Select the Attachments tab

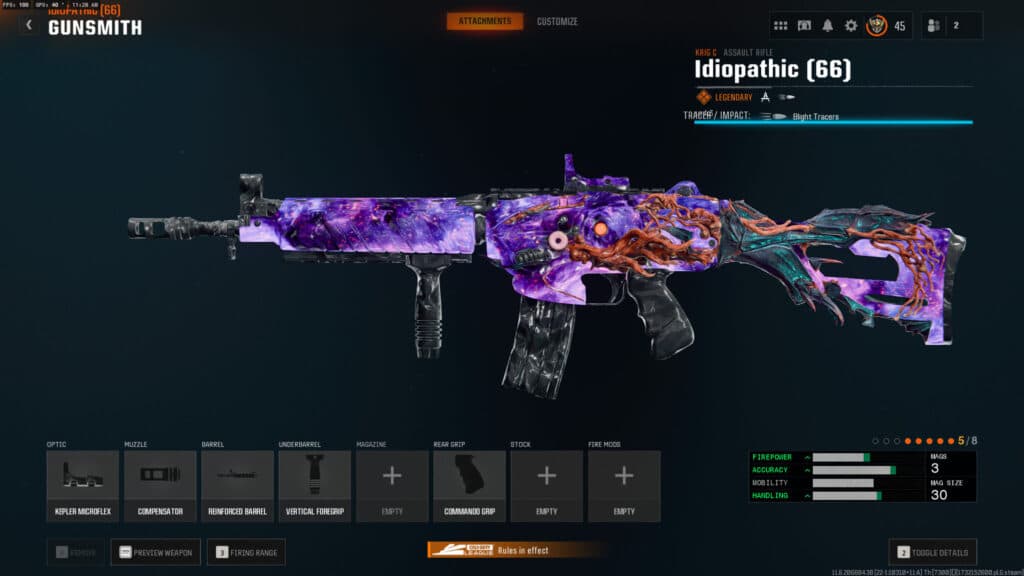[484, 21]
